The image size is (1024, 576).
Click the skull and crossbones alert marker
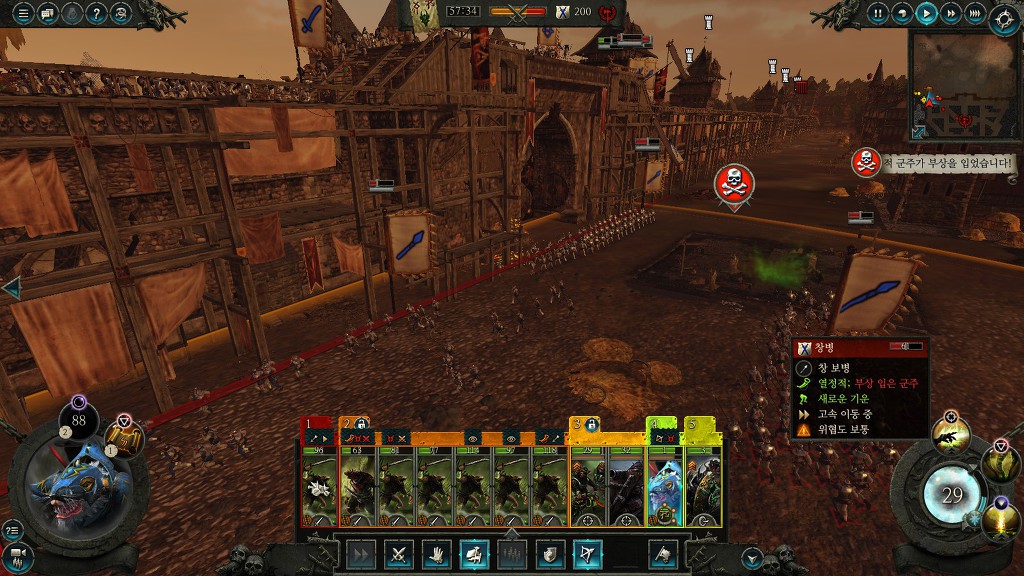click(x=733, y=182)
